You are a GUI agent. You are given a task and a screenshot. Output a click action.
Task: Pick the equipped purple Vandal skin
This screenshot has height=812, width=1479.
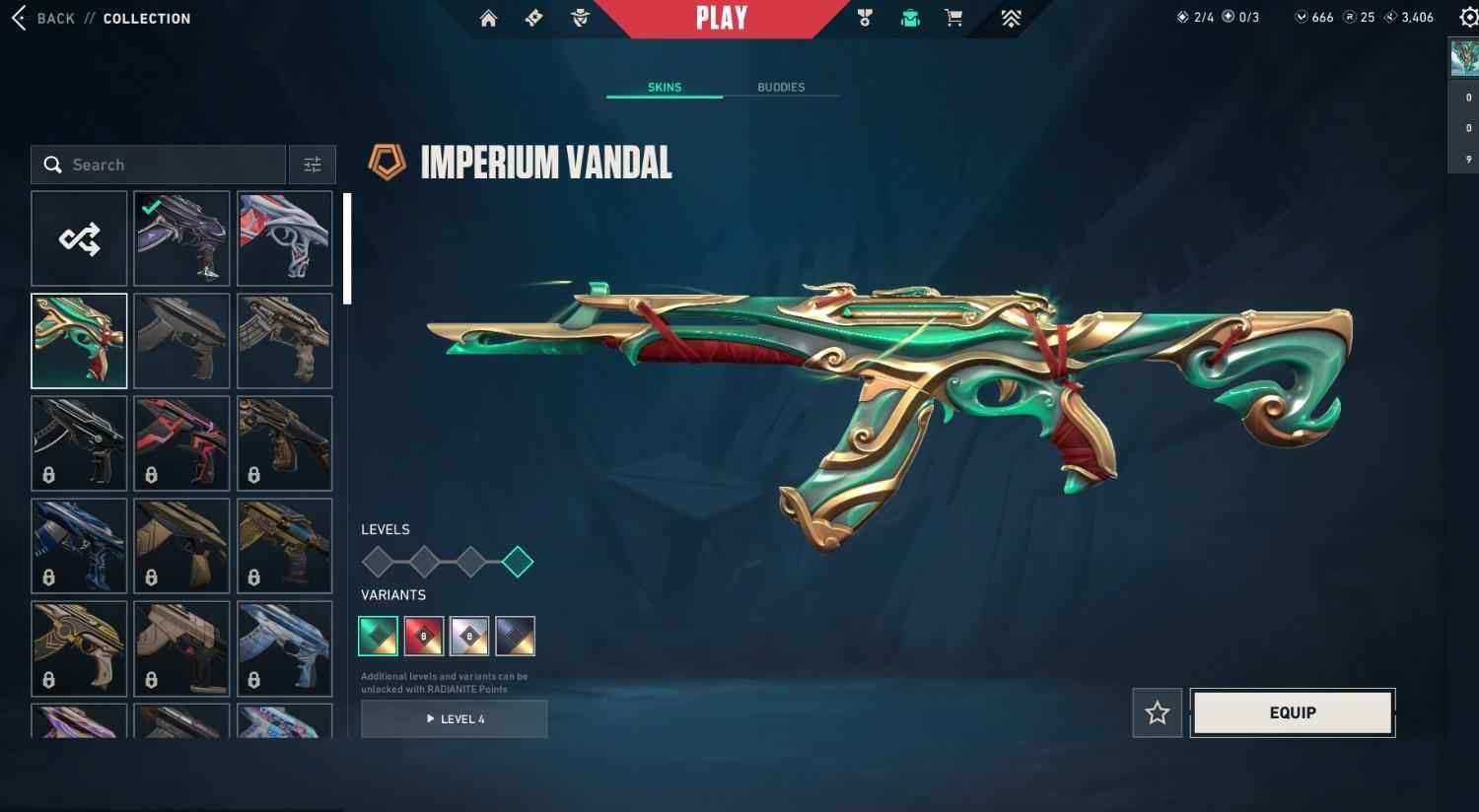182,238
